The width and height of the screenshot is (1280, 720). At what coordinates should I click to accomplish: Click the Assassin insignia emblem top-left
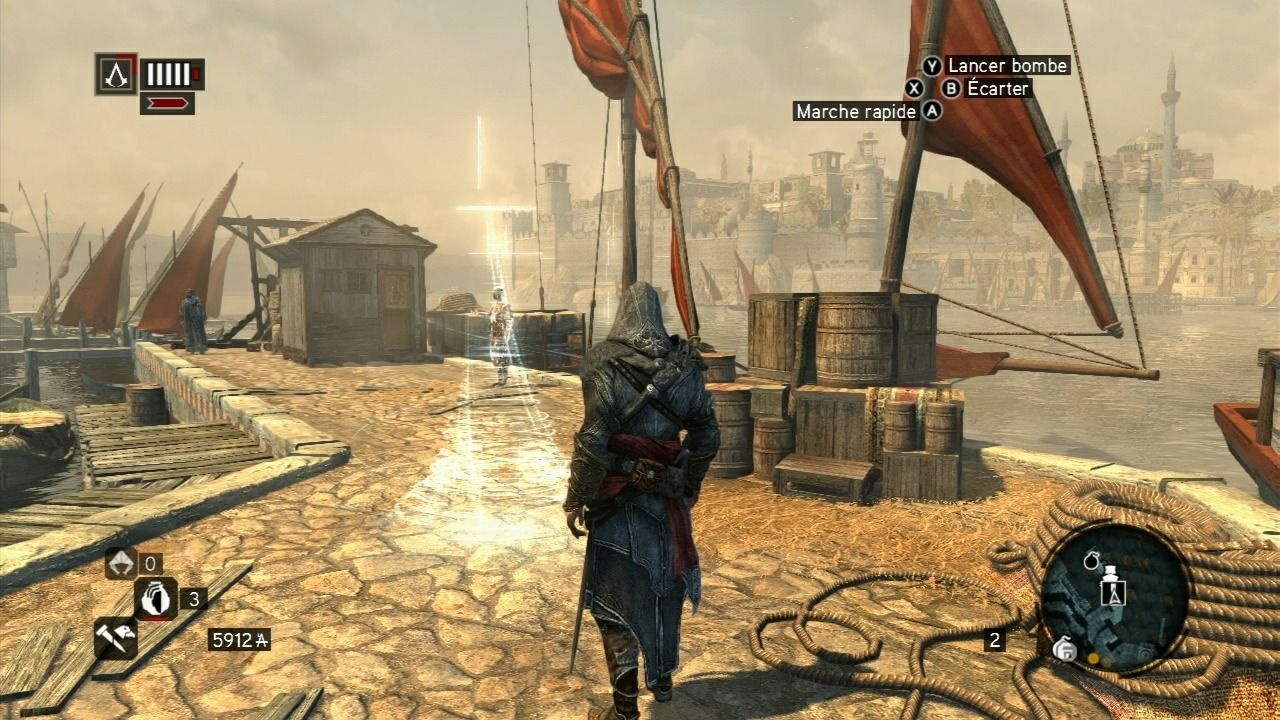pos(117,74)
